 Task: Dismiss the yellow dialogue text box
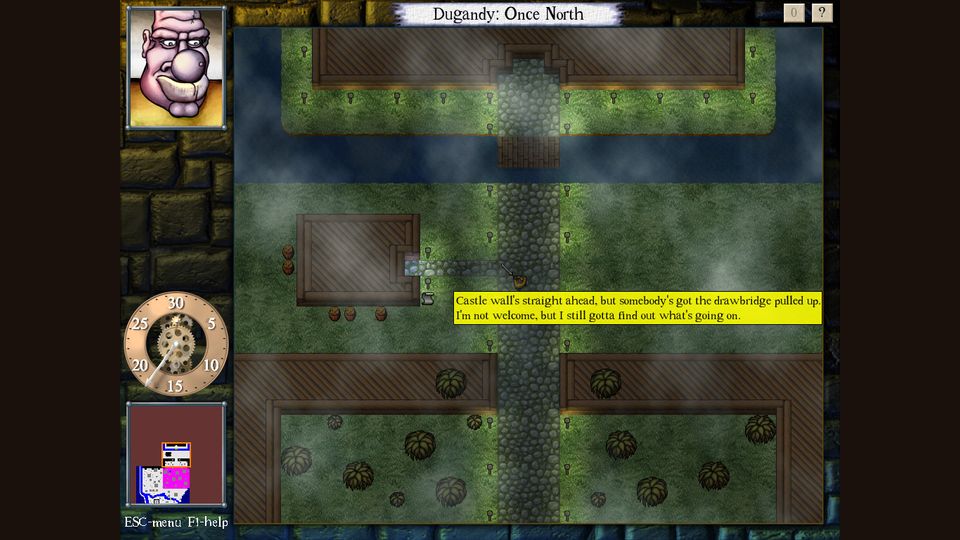[637, 308]
